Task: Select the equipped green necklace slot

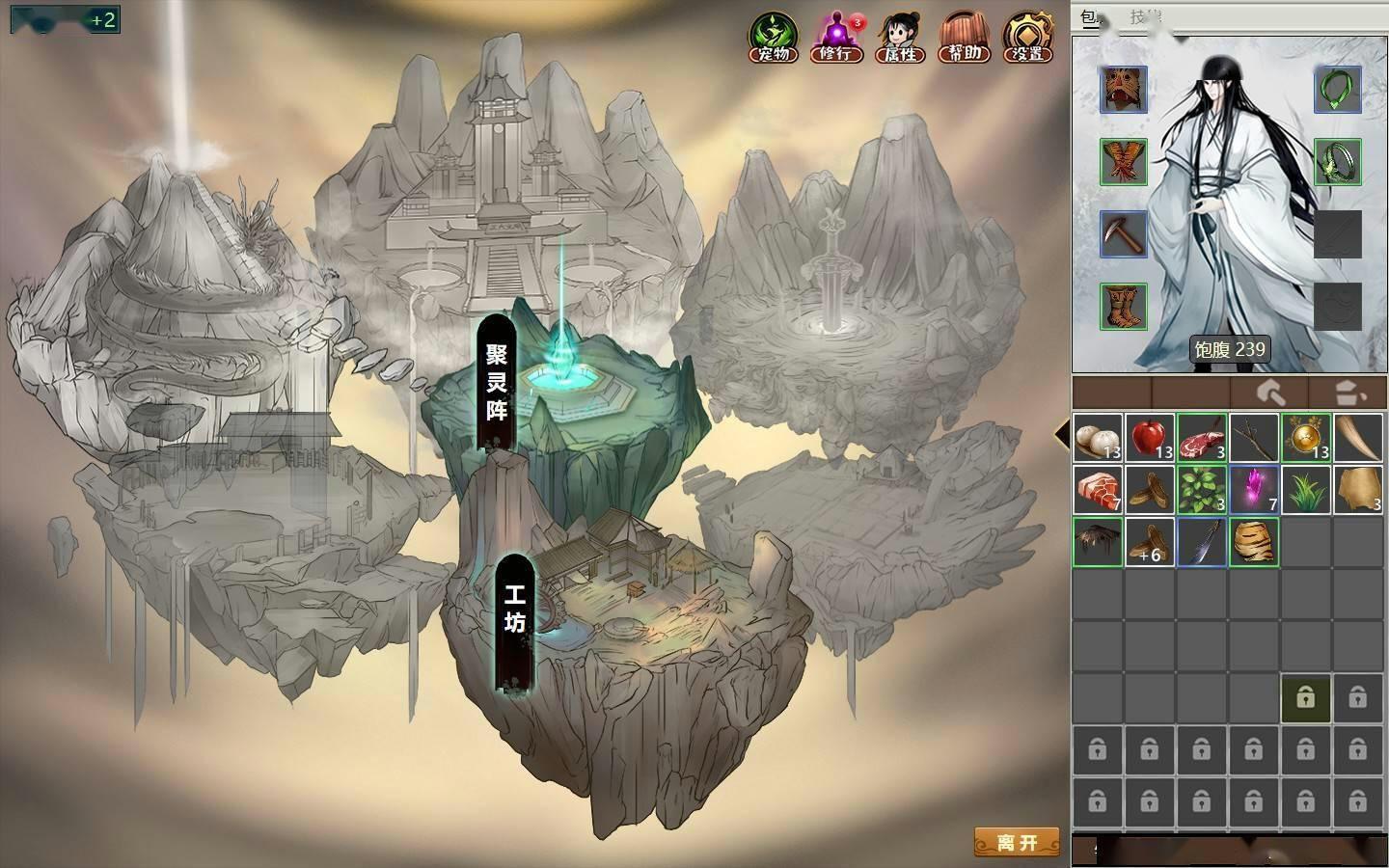Action: pyautogui.click(x=1337, y=90)
